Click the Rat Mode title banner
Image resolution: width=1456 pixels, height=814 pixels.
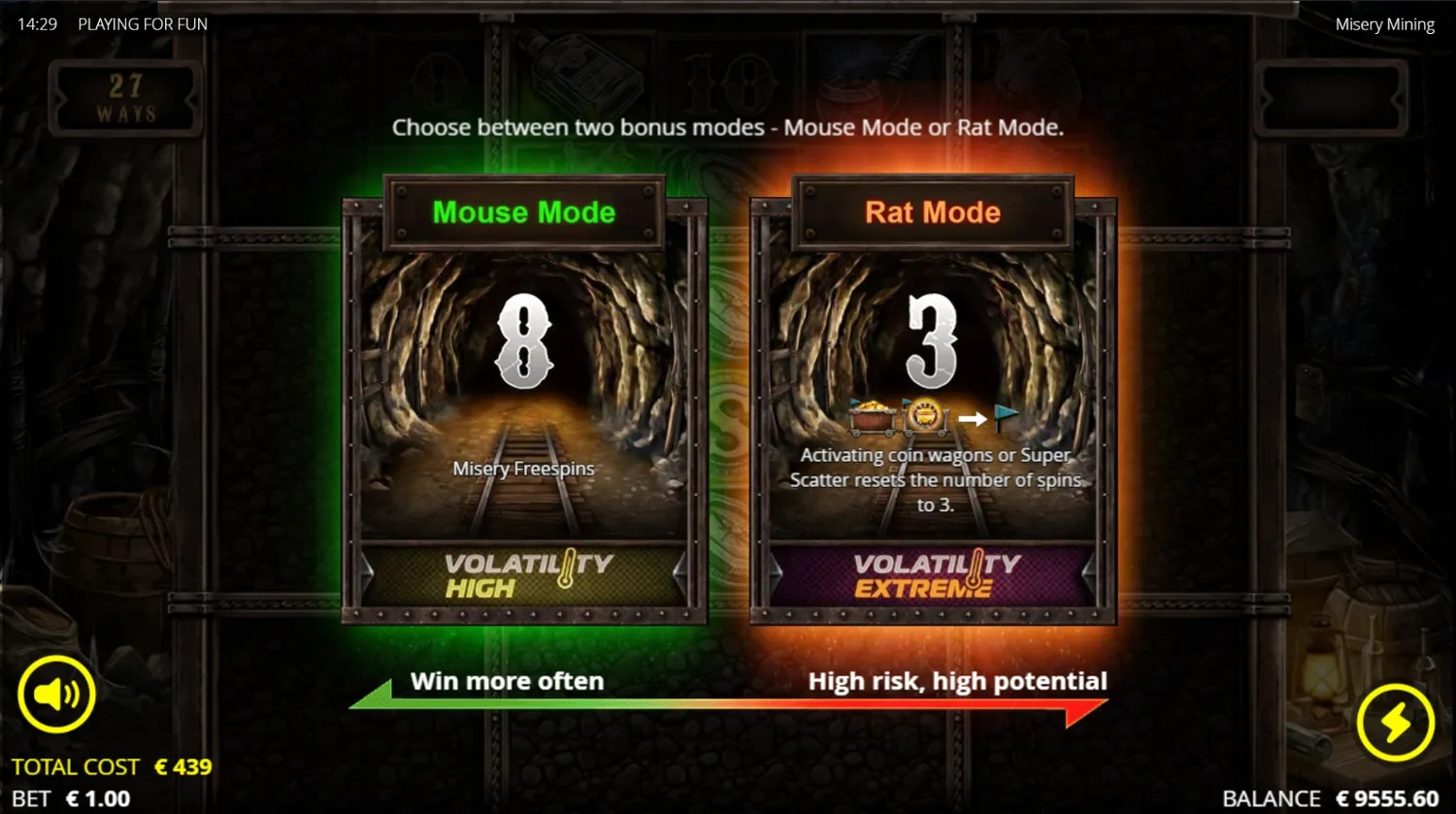(x=932, y=212)
